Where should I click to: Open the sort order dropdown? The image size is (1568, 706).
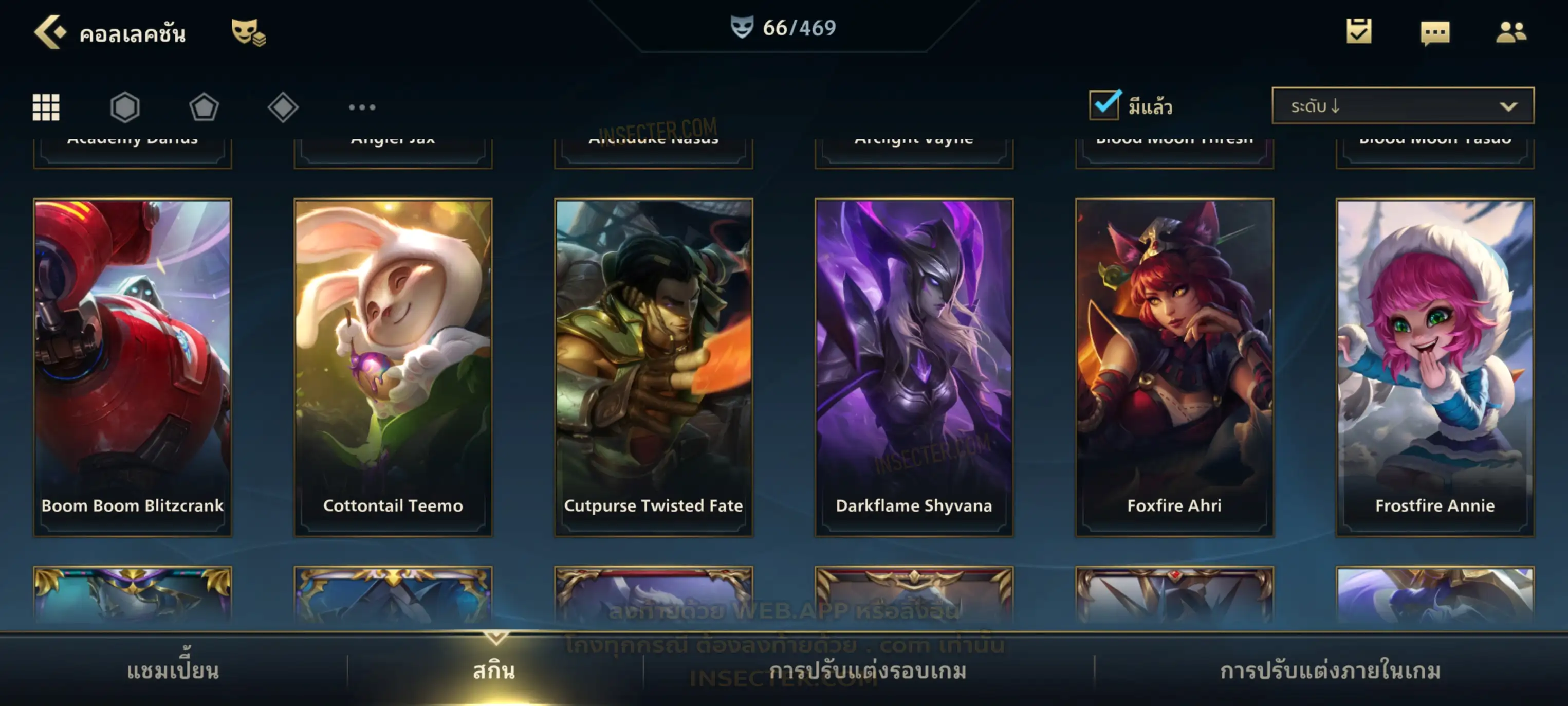1403,106
